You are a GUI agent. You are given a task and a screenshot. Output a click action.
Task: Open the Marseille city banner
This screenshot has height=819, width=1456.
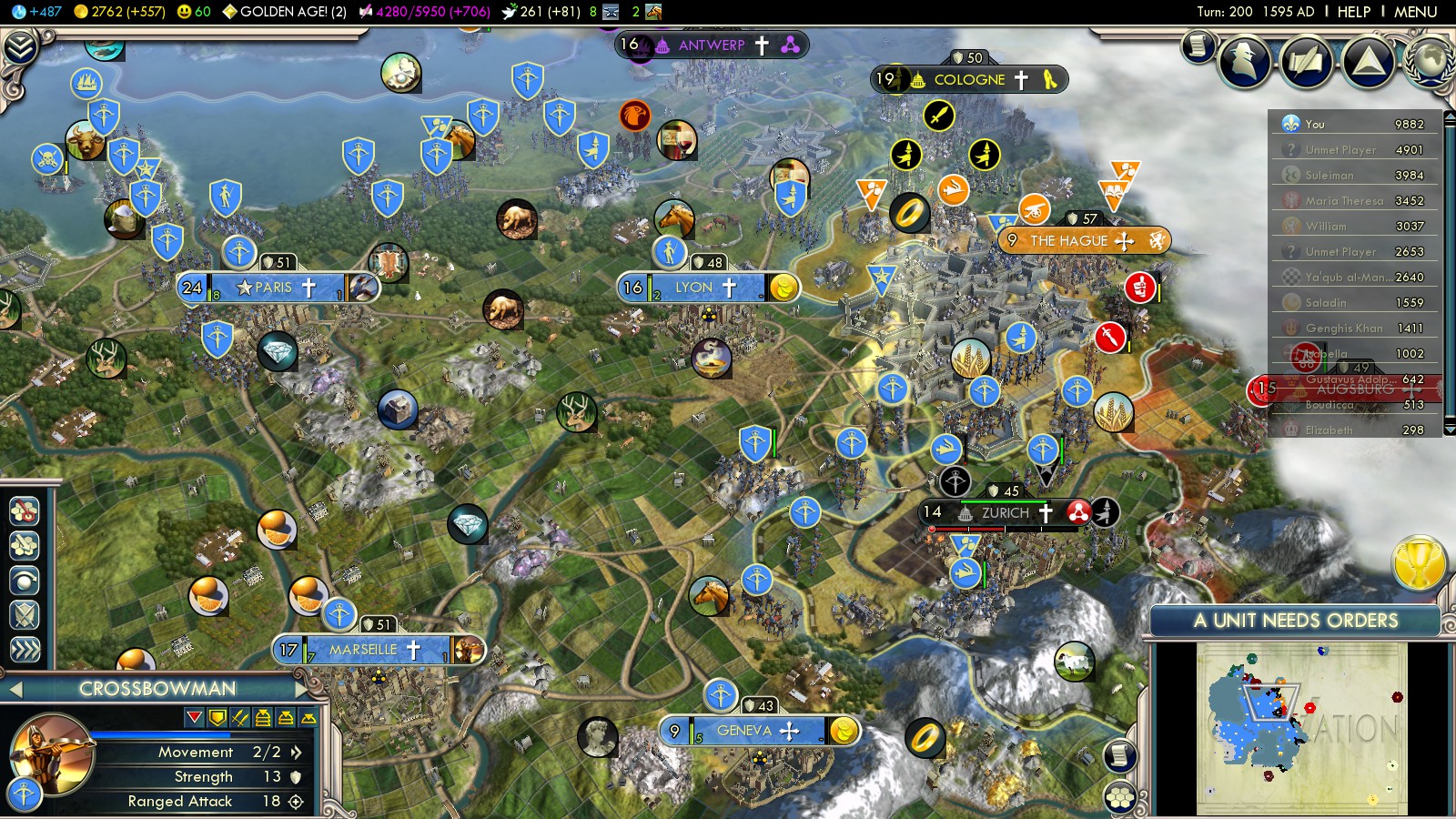coord(364,650)
